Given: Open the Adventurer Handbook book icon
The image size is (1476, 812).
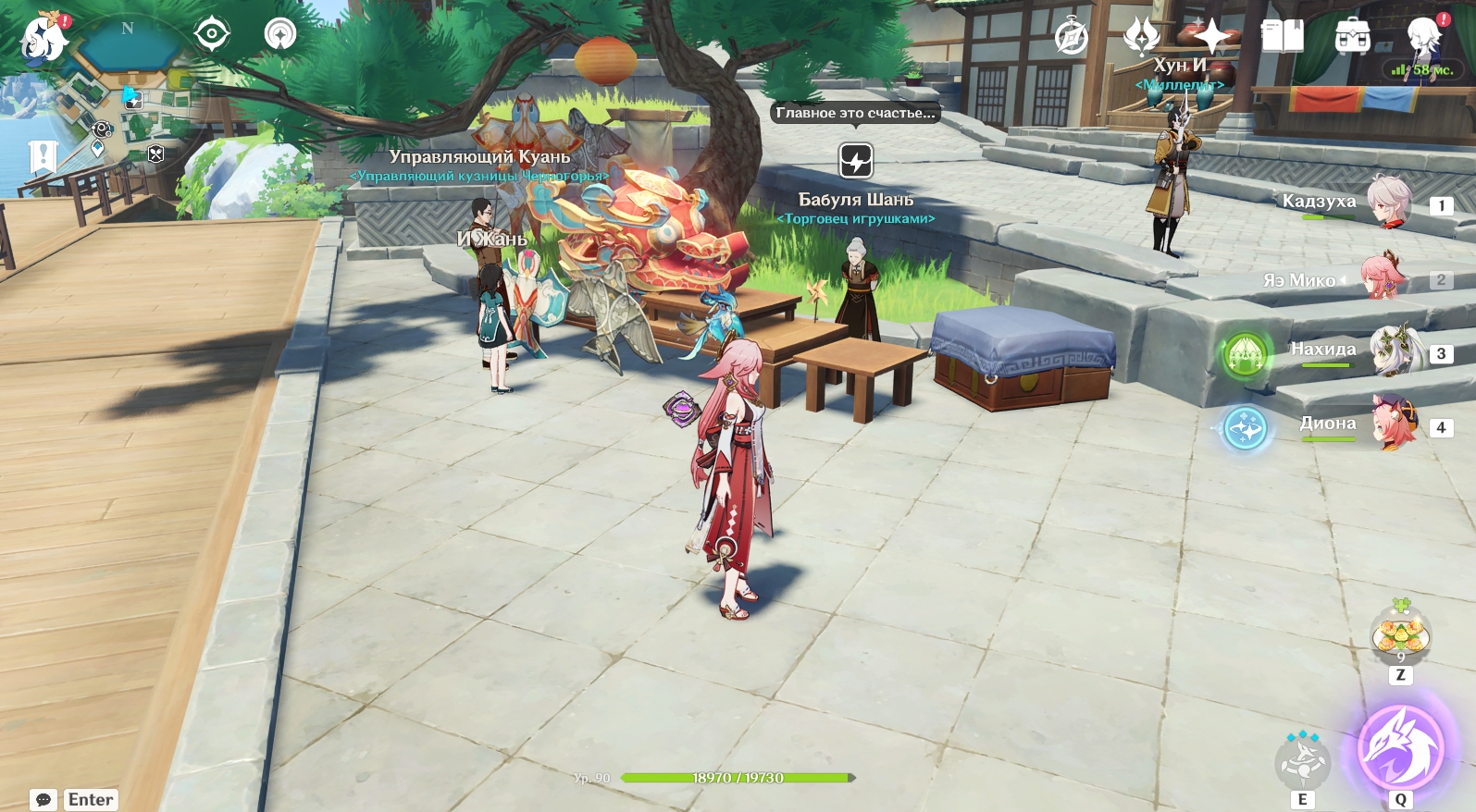Looking at the screenshot, I should pos(1282,37).
